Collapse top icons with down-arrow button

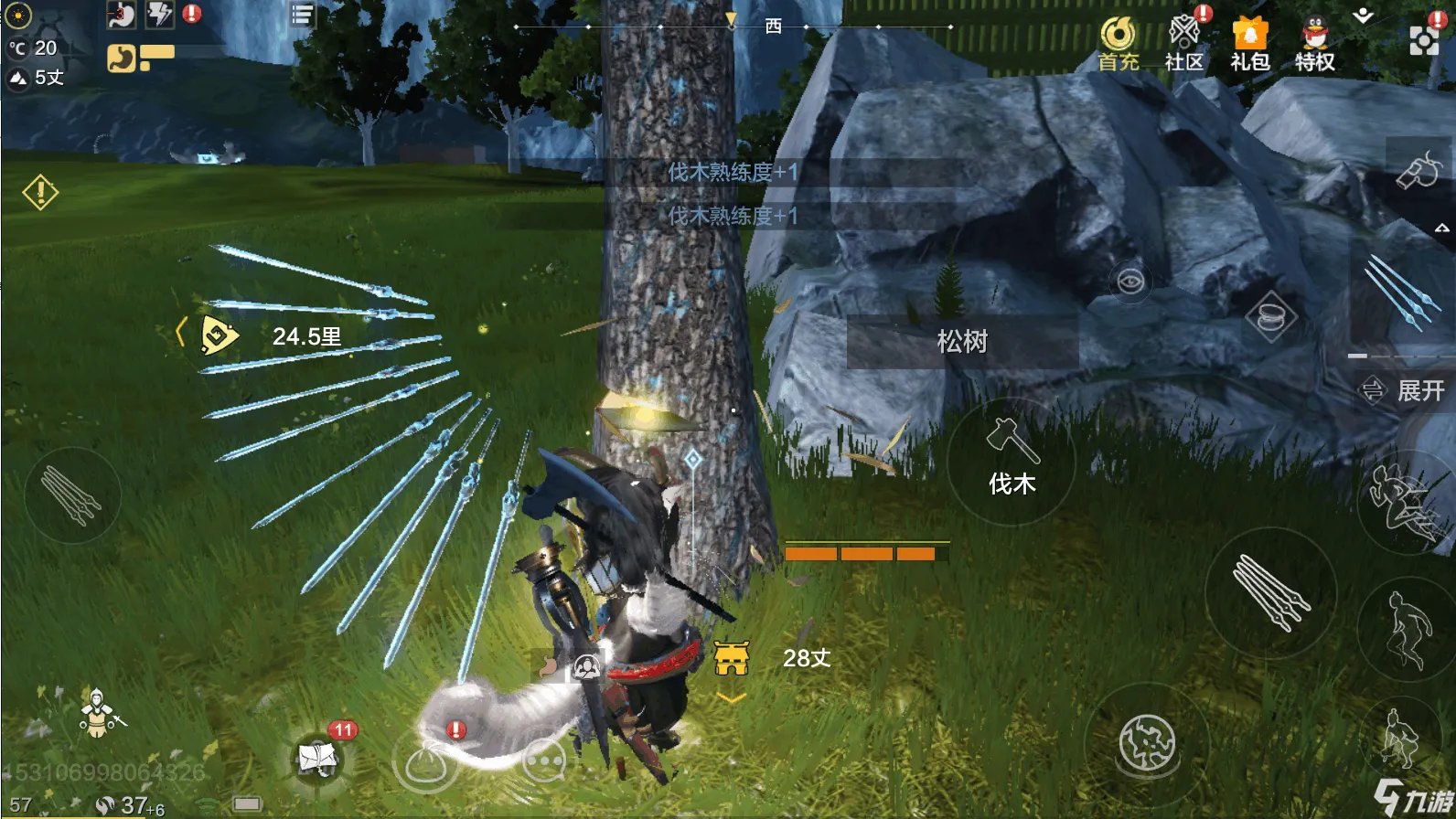pyautogui.click(x=1364, y=16)
